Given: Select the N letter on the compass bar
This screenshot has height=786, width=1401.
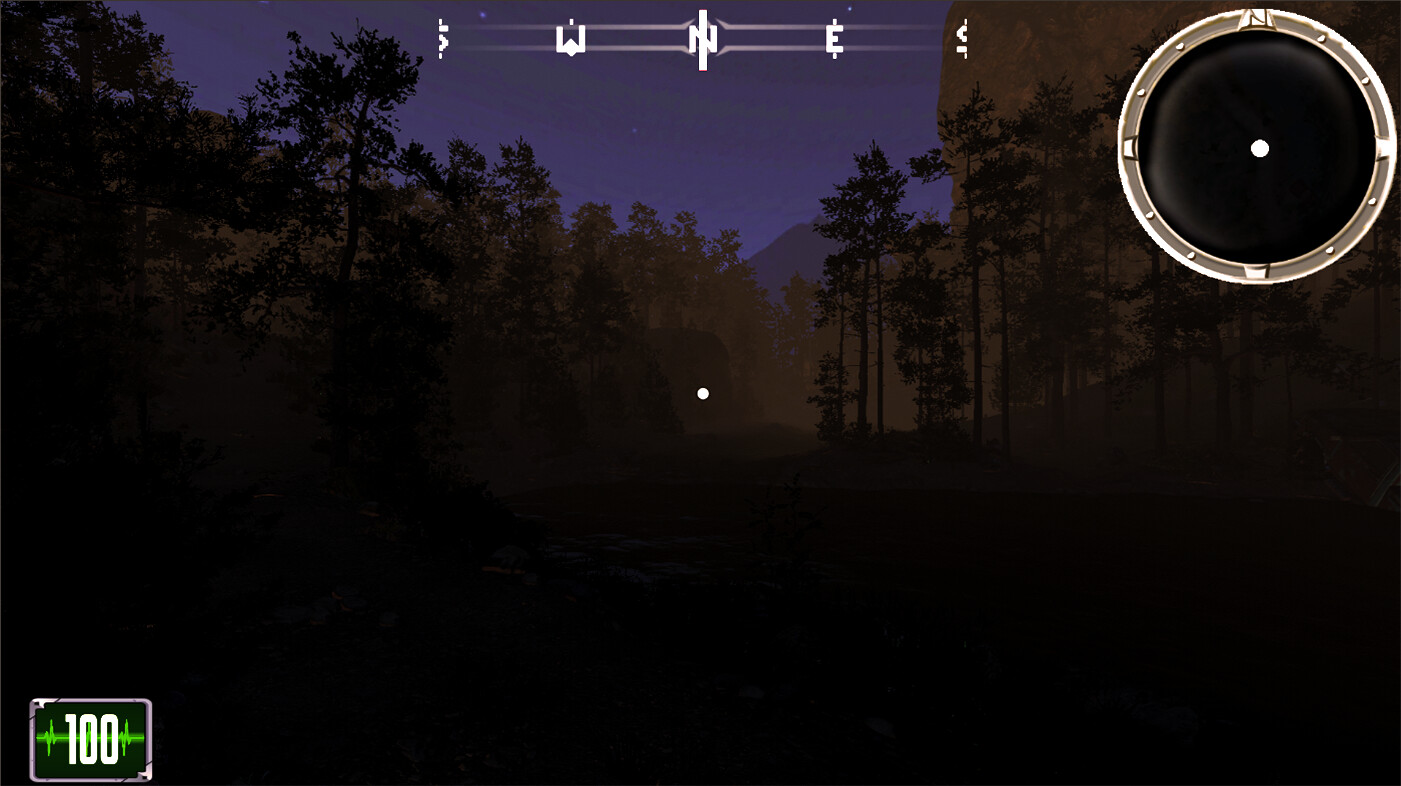Looking at the screenshot, I should click(x=701, y=40).
